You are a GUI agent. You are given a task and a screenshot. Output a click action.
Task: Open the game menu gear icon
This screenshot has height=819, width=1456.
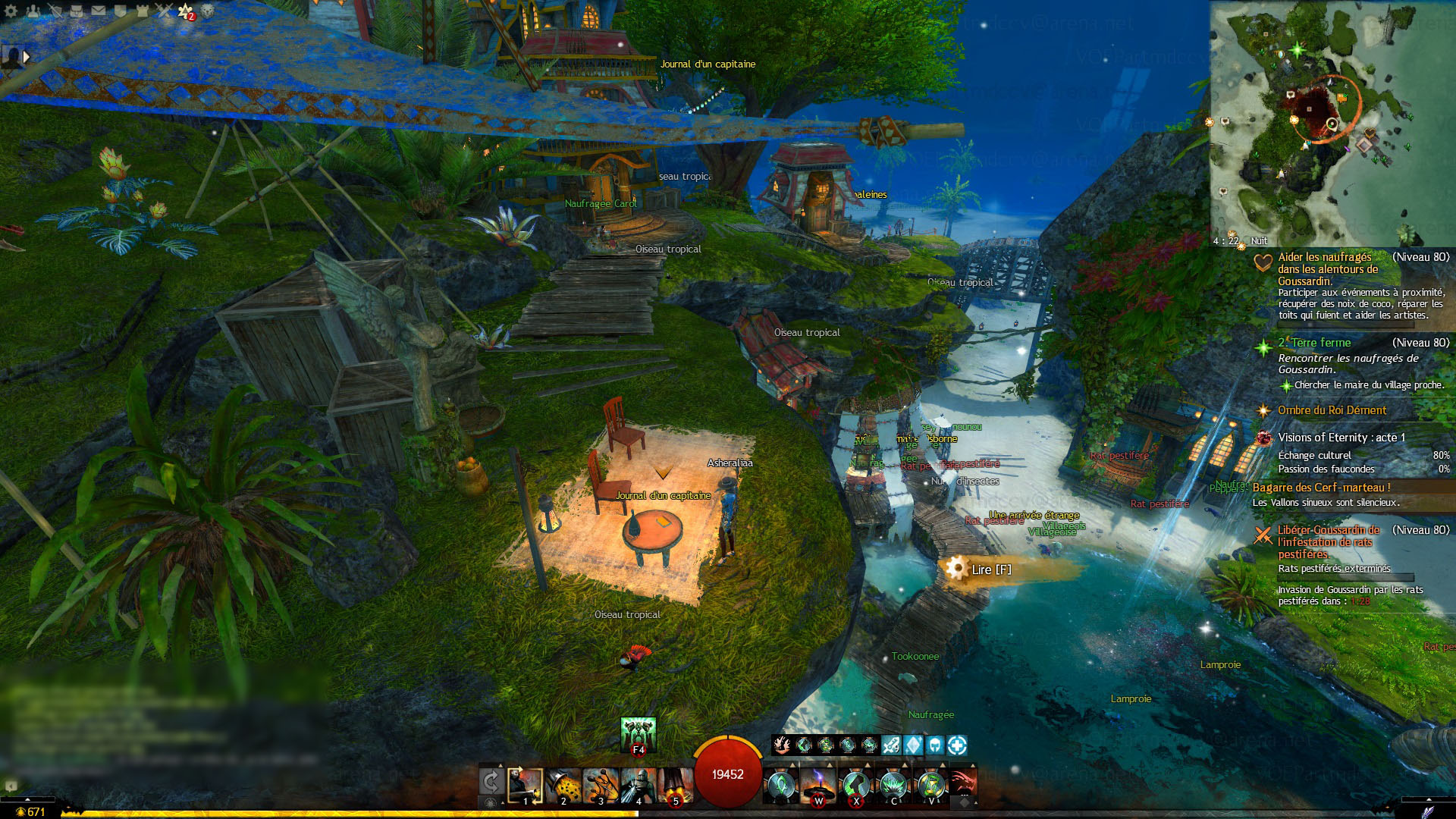(11, 11)
